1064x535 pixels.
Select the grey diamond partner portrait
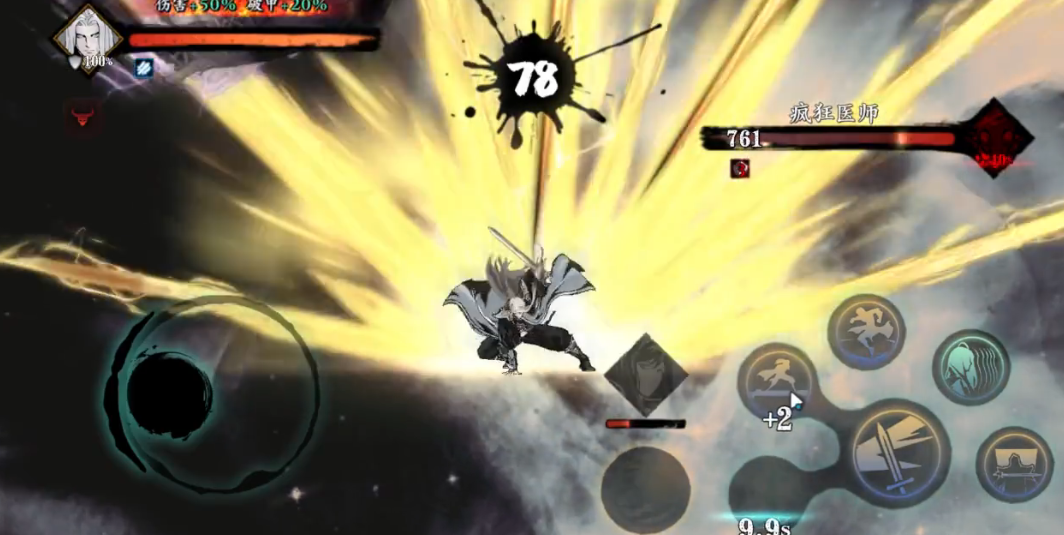coord(645,375)
